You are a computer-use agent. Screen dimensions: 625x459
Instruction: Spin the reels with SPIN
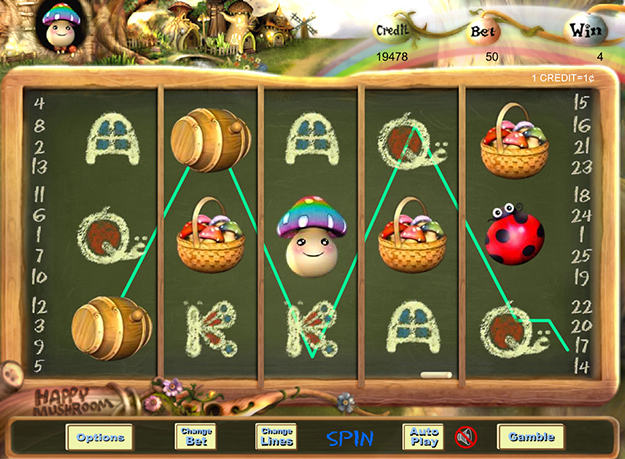coord(350,438)
